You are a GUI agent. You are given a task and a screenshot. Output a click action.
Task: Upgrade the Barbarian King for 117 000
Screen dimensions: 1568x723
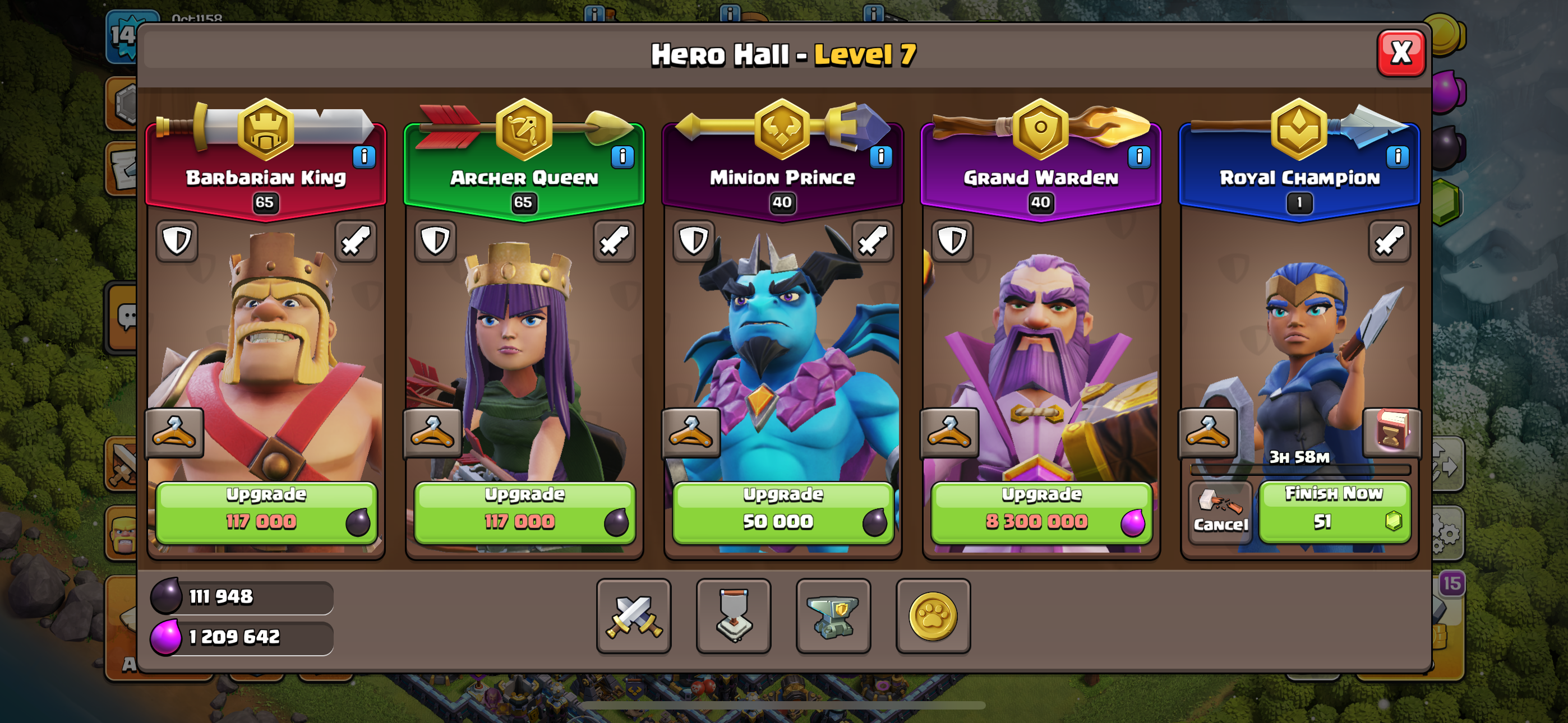point(266,512)
